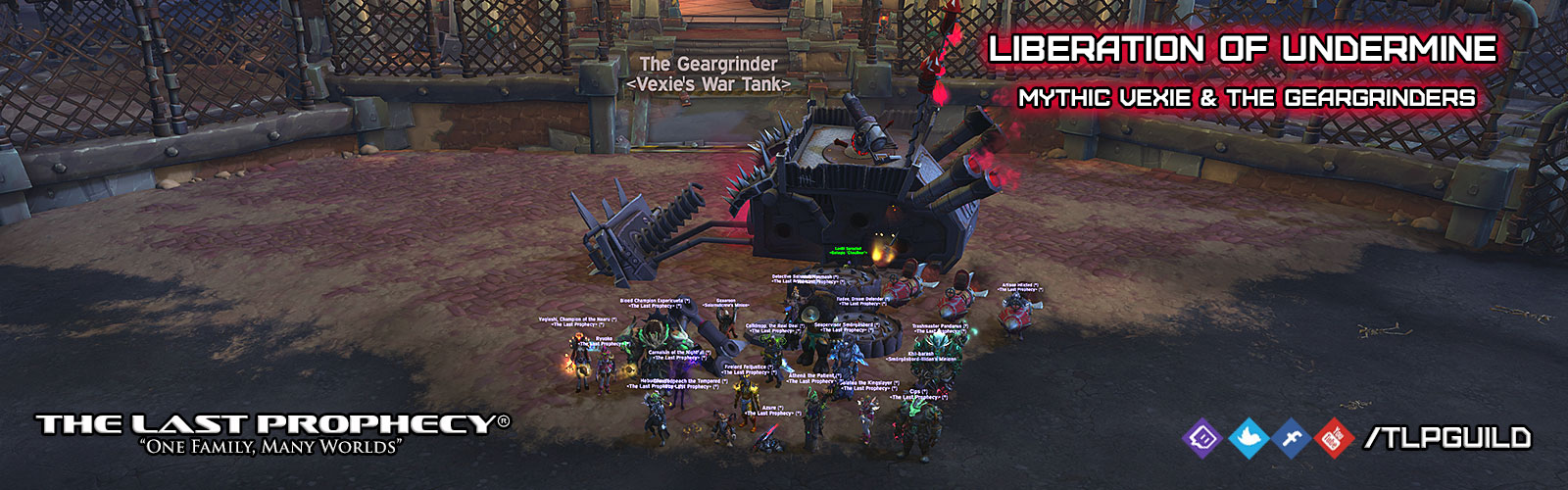Open the Twitch social icon
The image size is (1568, 490).
click(x=1202, y=437)
